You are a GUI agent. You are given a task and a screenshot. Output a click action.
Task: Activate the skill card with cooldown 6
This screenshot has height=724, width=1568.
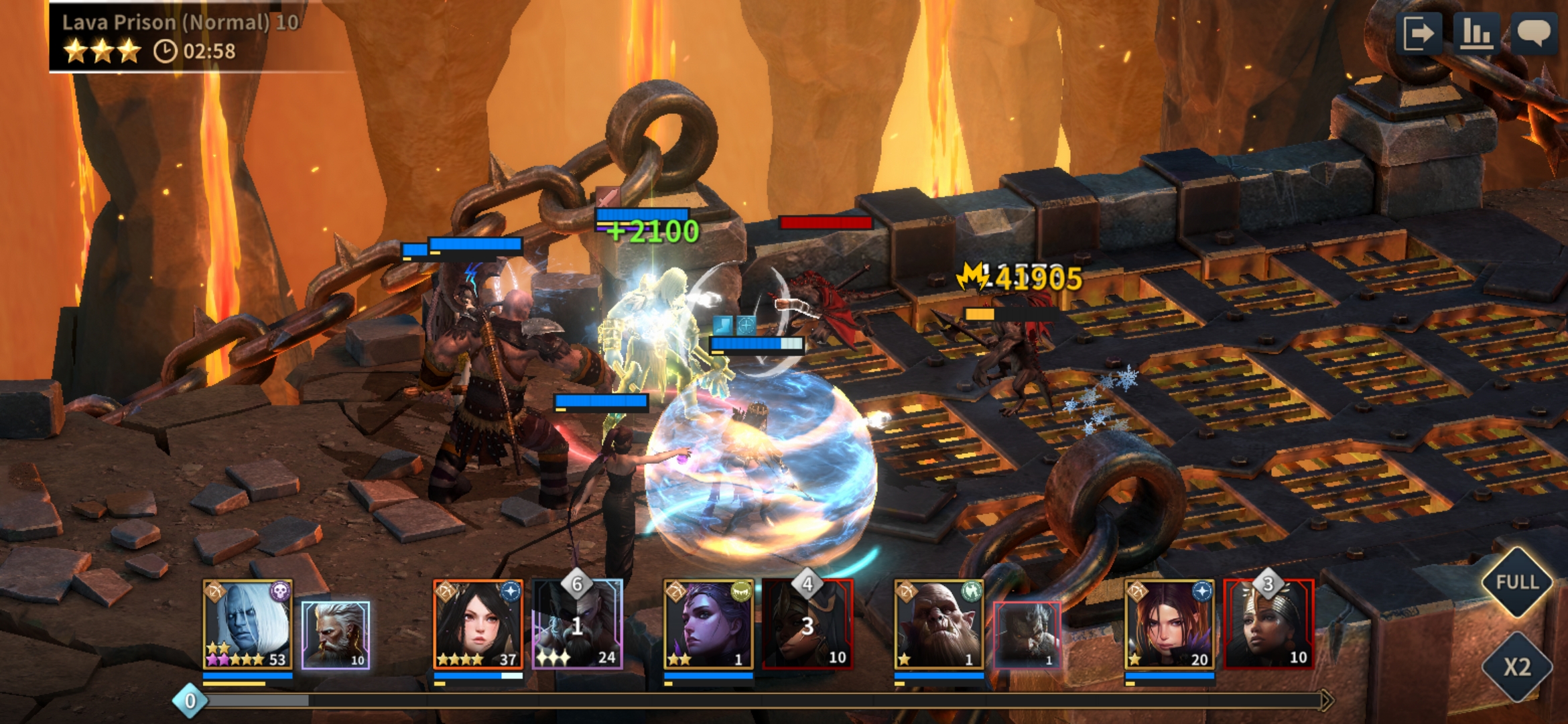(577, 625)
